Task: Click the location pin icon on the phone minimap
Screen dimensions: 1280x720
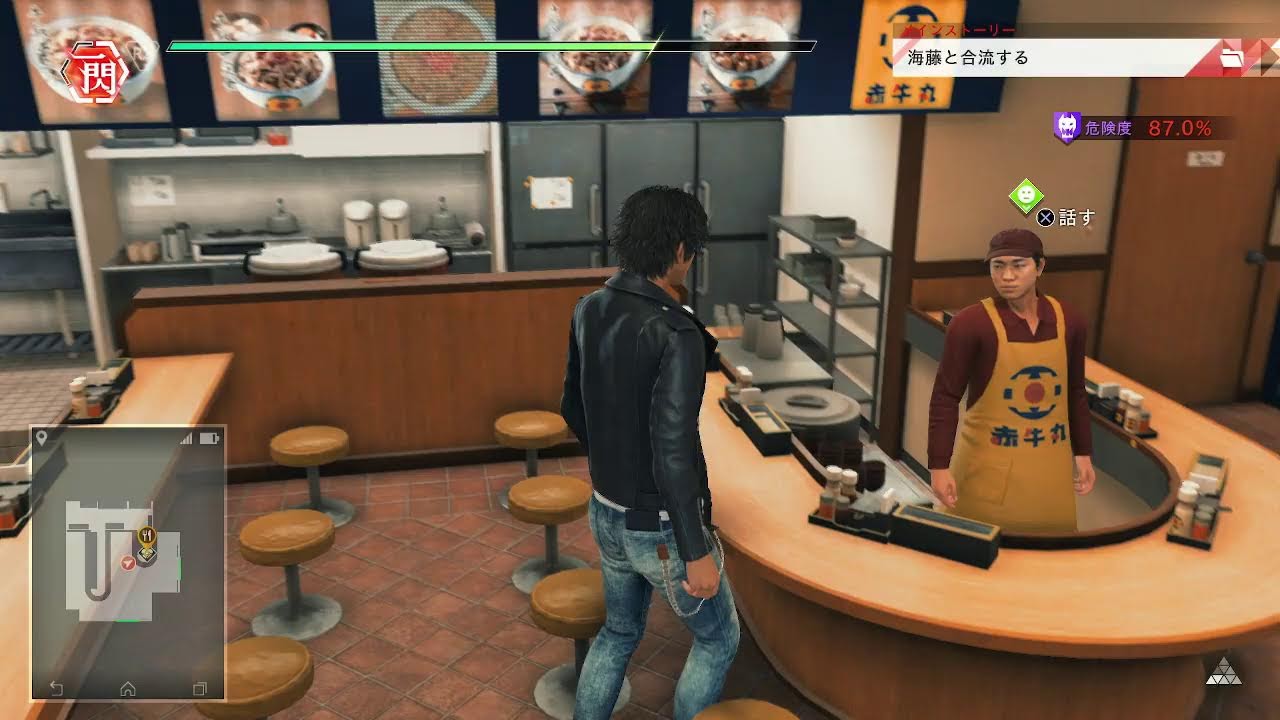Action: coord(42,439)
